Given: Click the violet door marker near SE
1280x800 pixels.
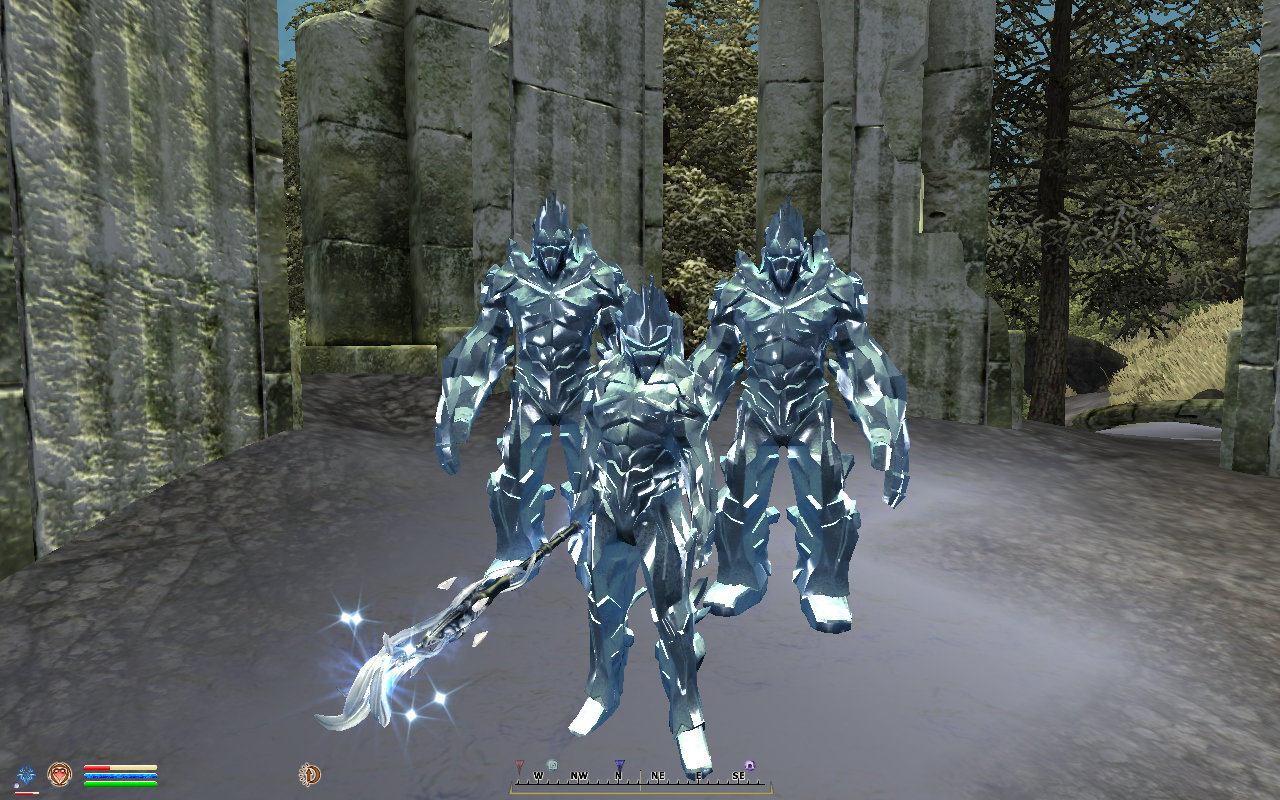Looking at the screenshot, I should coord(750,765).
